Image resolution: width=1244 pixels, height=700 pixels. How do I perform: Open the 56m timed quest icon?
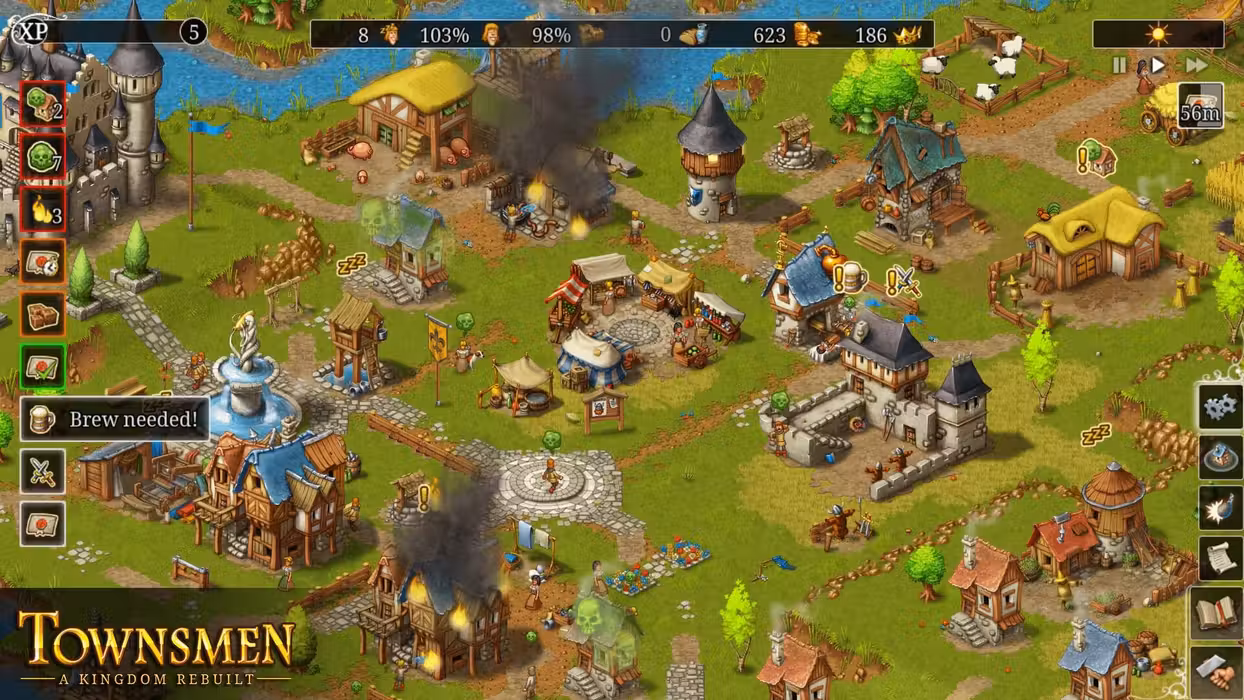[1200, 106]
